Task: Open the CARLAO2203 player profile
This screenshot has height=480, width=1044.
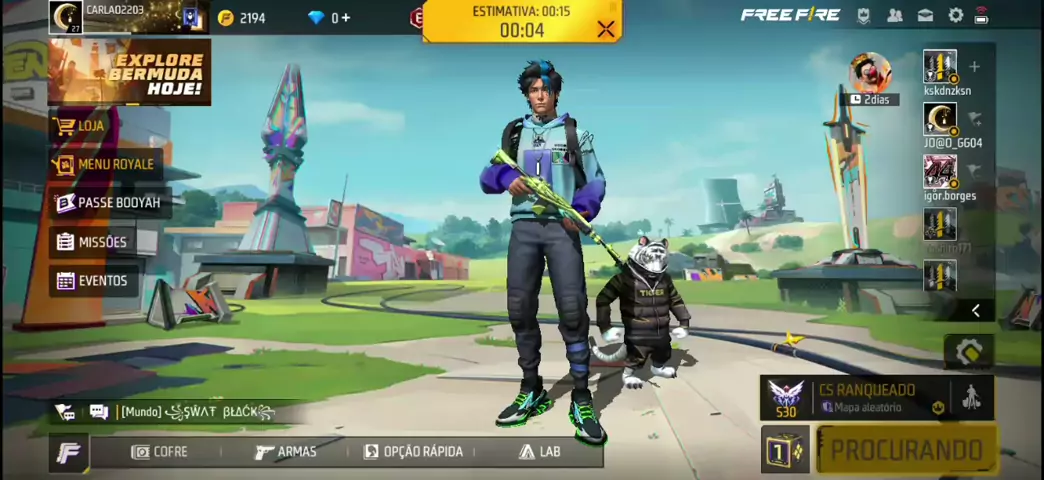Action: [x=68, y=16]
